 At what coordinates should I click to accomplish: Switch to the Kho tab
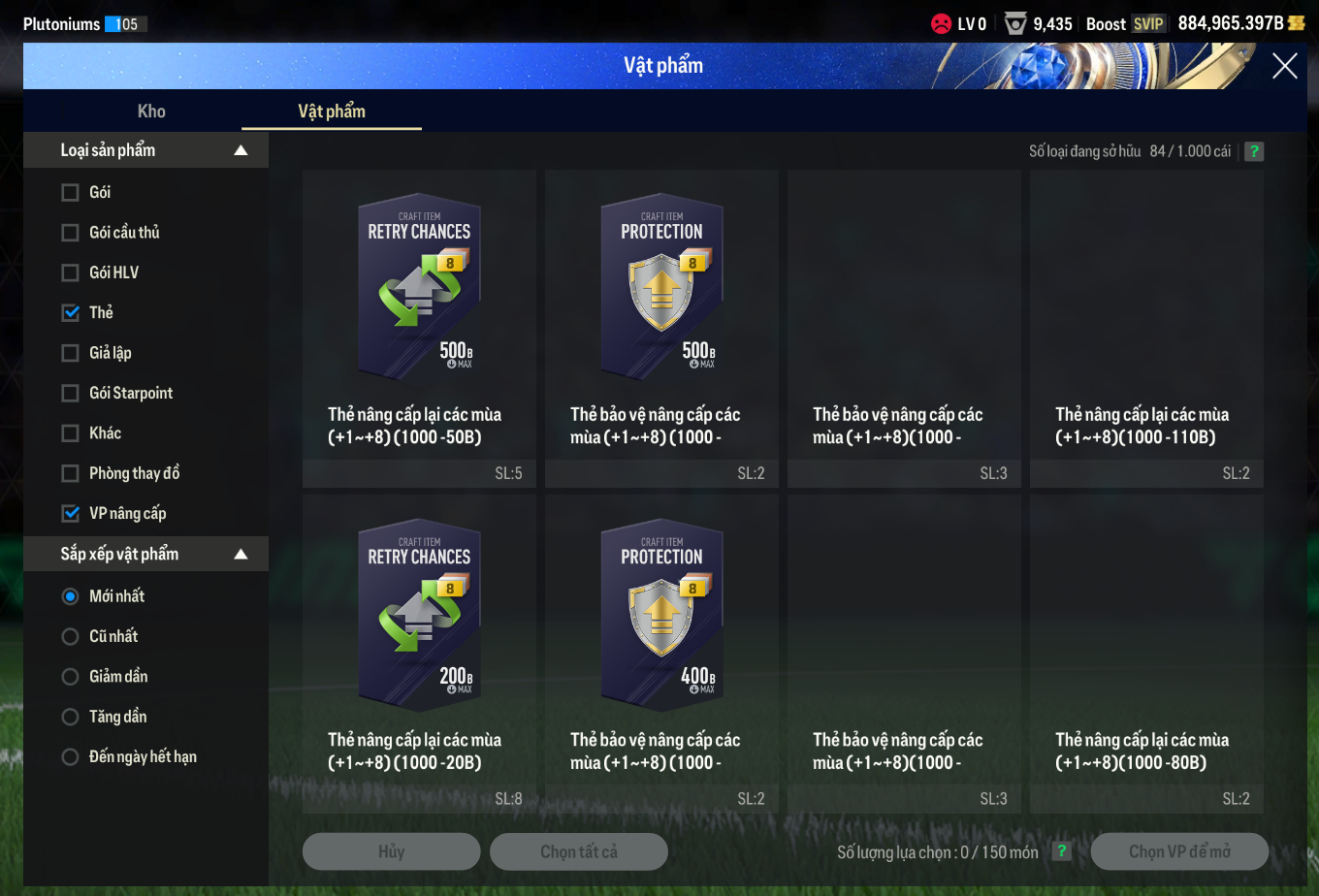coord(151,111)
